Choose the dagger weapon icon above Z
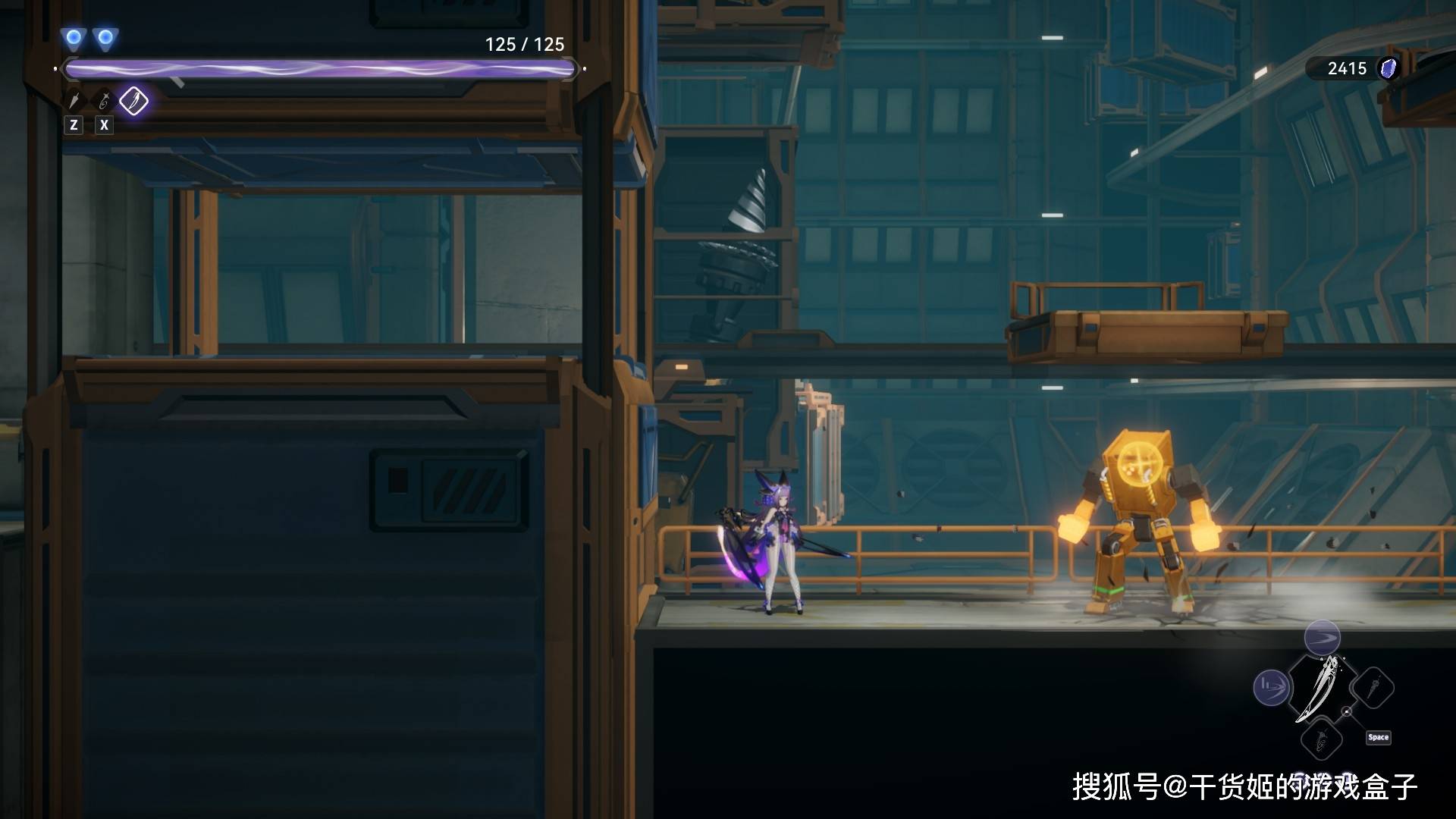 (74, 101)
